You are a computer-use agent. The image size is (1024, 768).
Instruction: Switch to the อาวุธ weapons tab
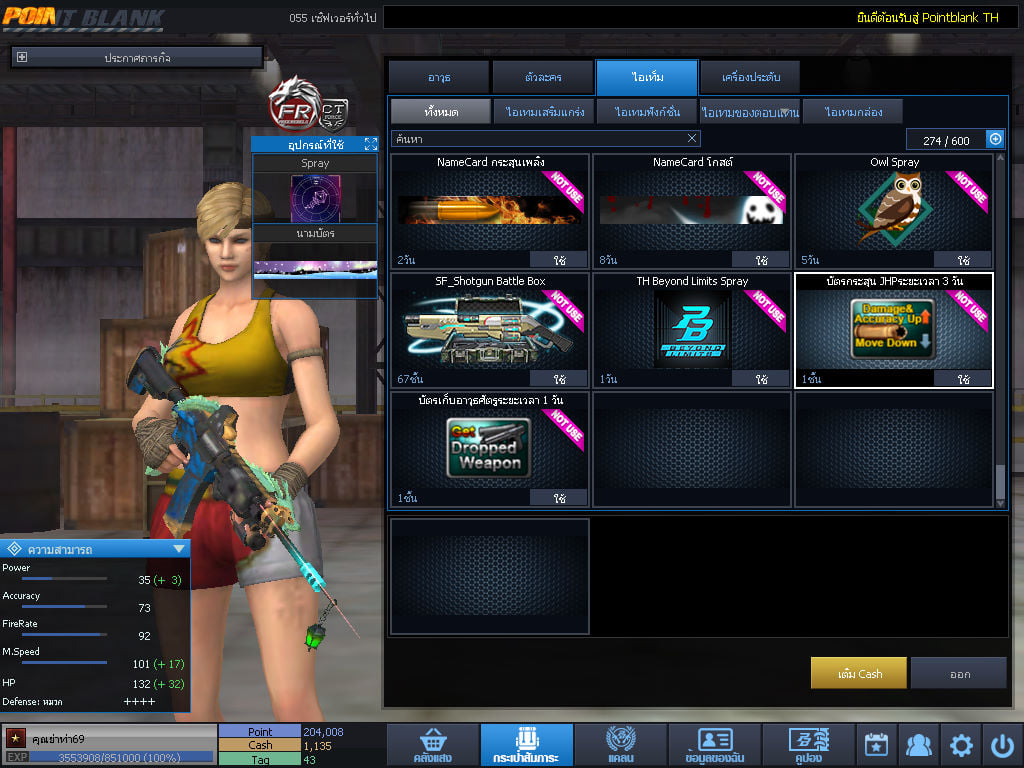tap(439, 77)
